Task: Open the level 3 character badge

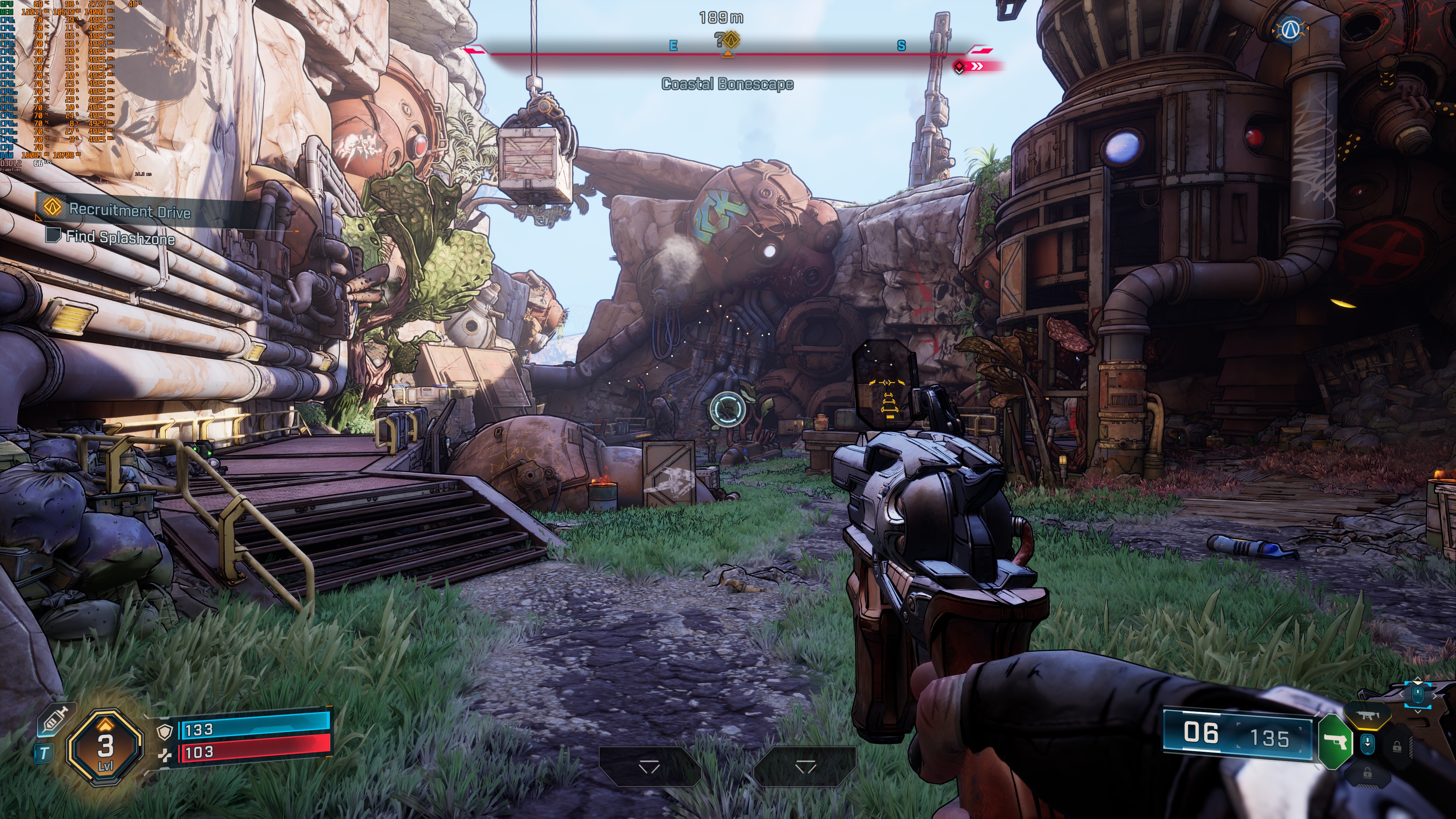Action: 105,747
